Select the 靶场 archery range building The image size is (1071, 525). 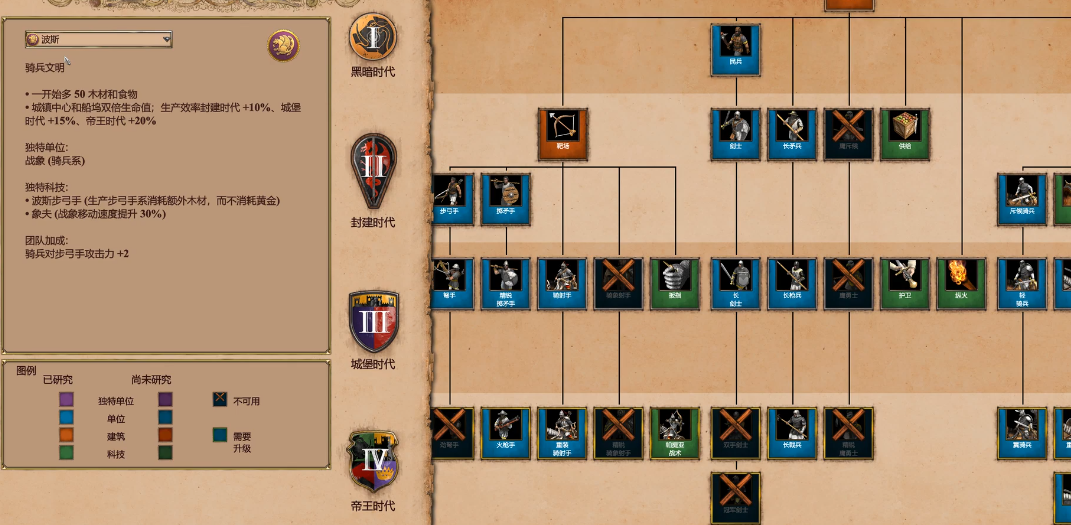click(x=562, y=134)
